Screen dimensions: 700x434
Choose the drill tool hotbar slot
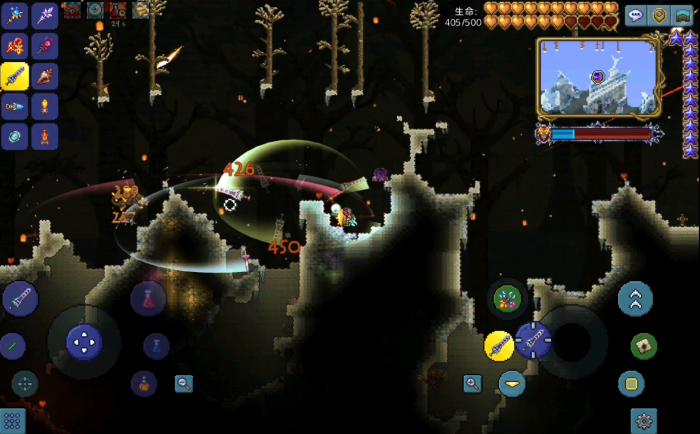point(15,106)
